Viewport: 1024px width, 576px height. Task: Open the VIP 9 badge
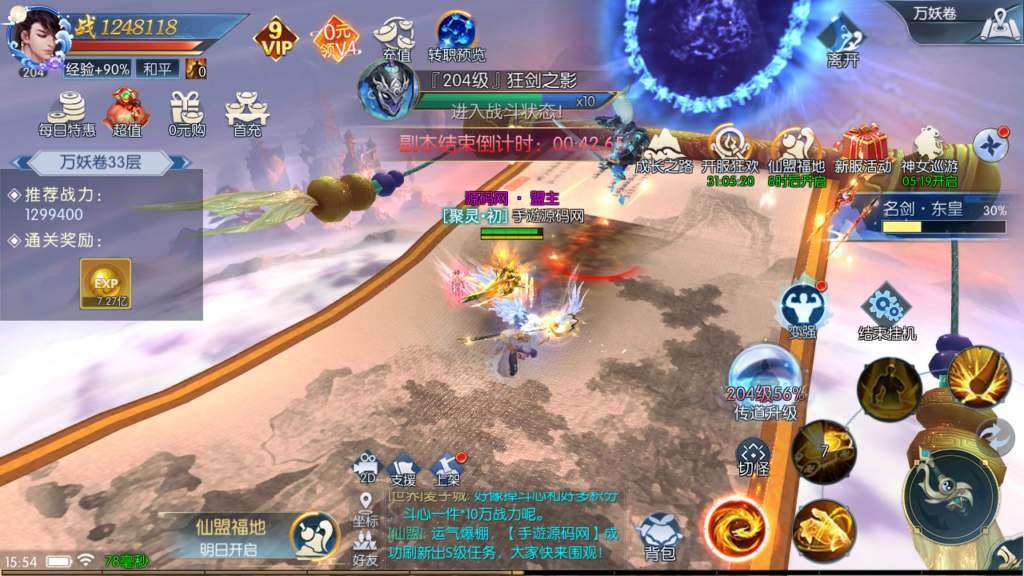coord(275,38)
